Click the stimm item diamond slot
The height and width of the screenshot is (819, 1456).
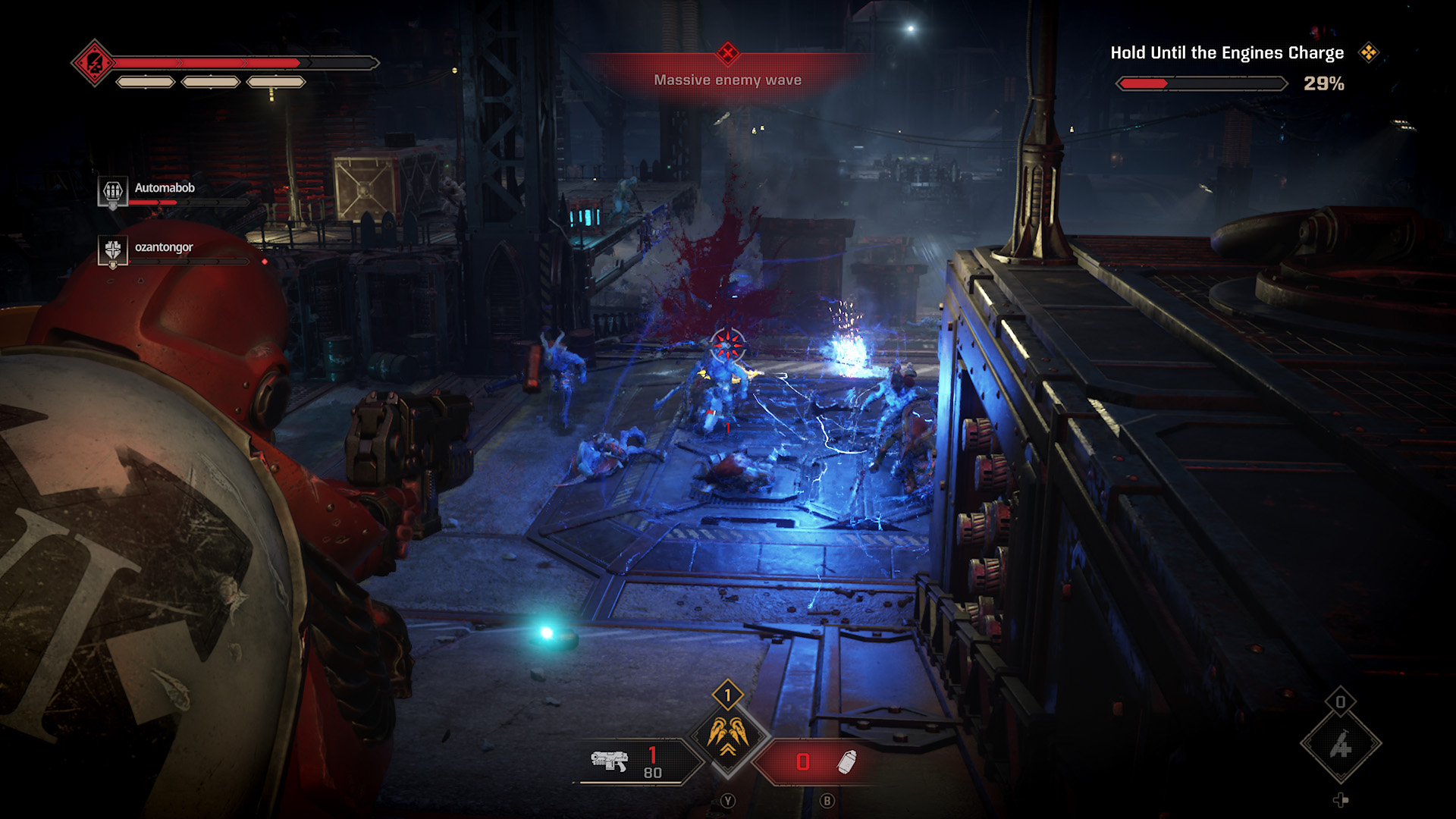pyautogui.click(x=1341, y=745)
